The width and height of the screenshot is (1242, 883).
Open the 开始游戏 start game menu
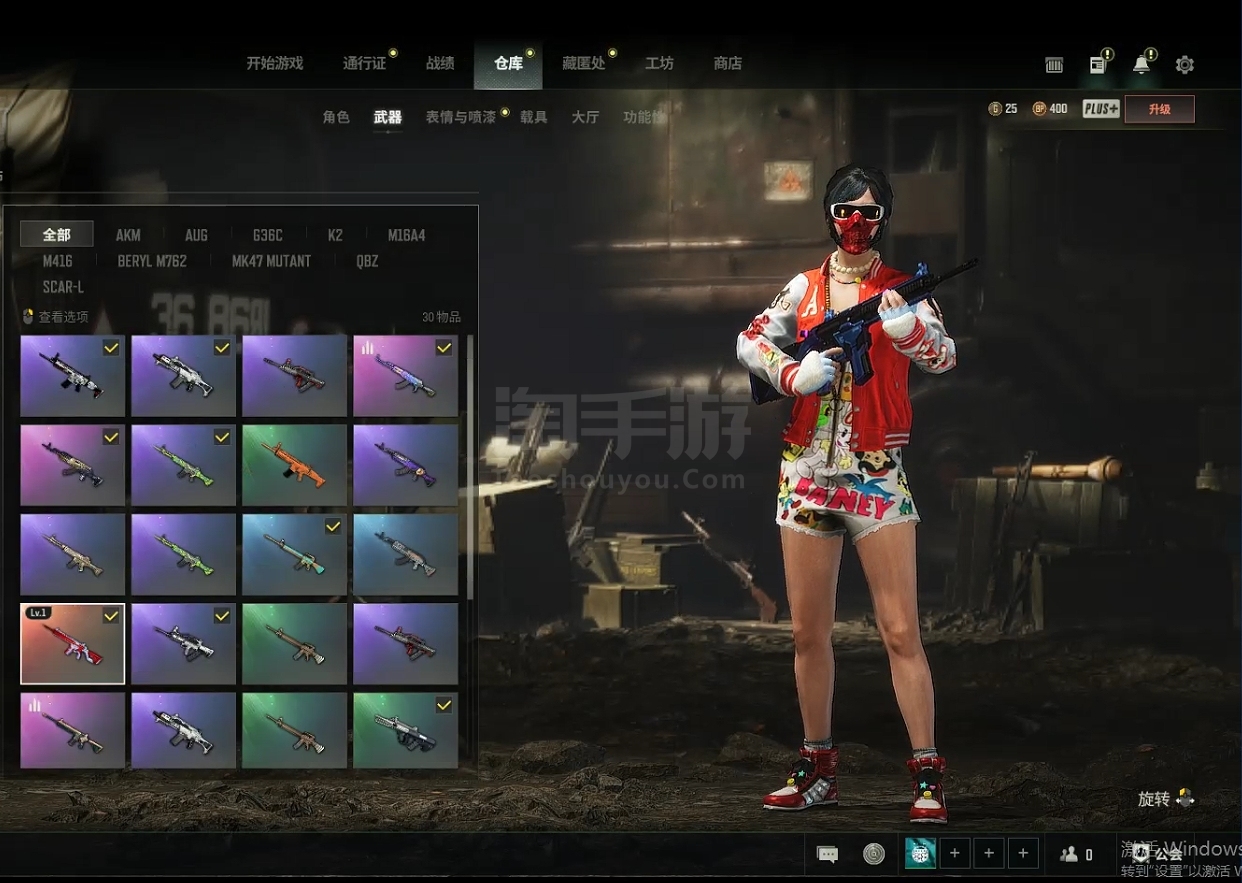click(x=274, y=63)
